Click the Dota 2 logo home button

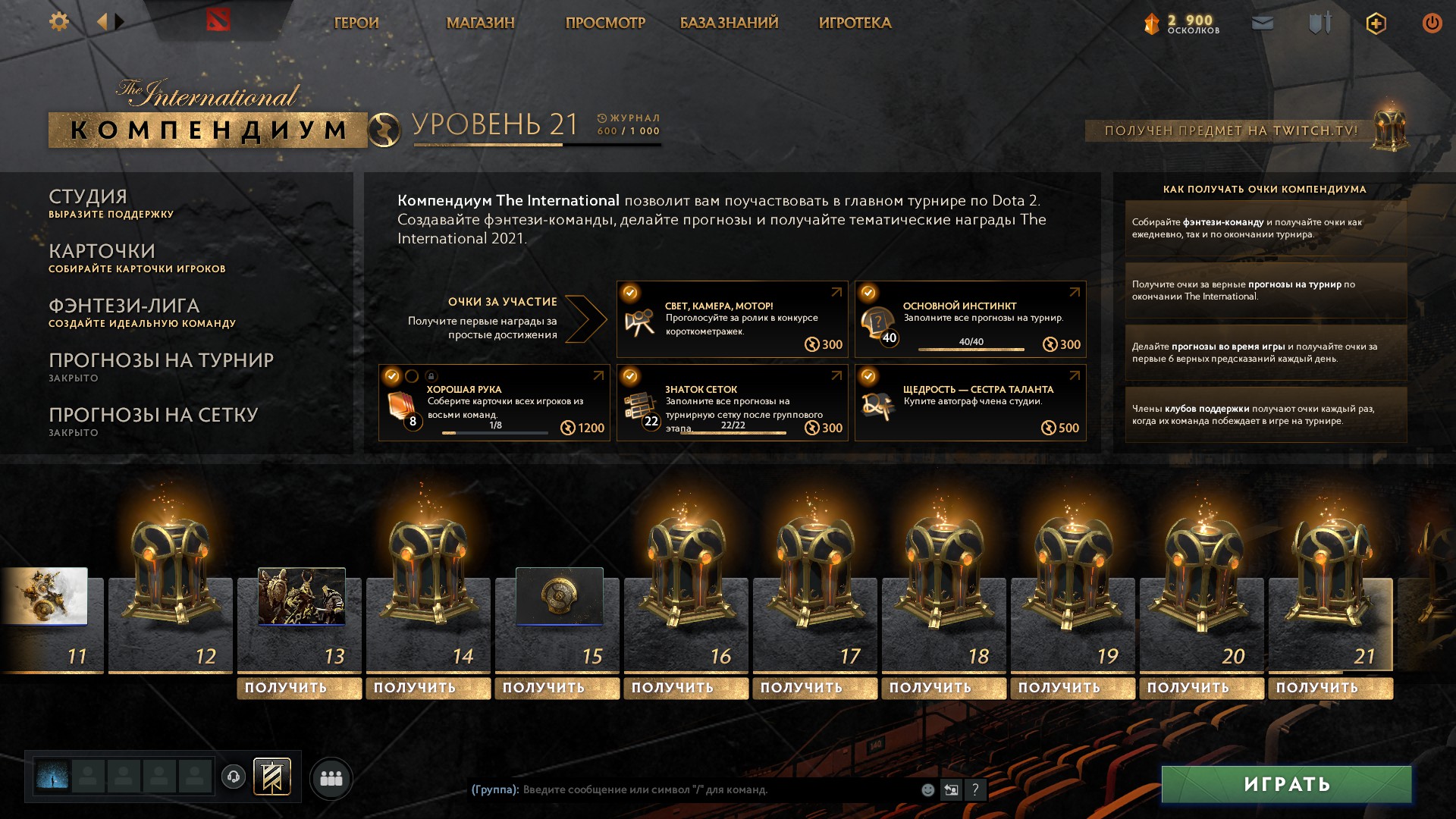(x=218, y=20)
